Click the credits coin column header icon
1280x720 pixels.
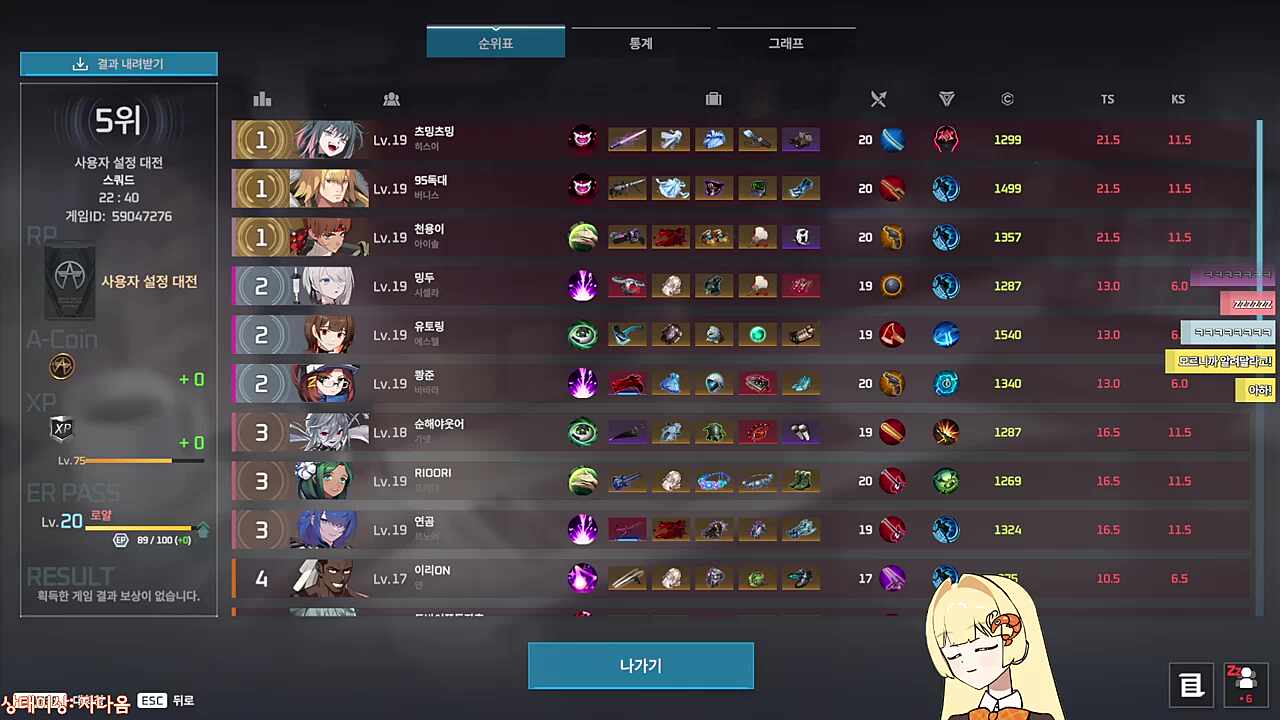coord(1007,99)
